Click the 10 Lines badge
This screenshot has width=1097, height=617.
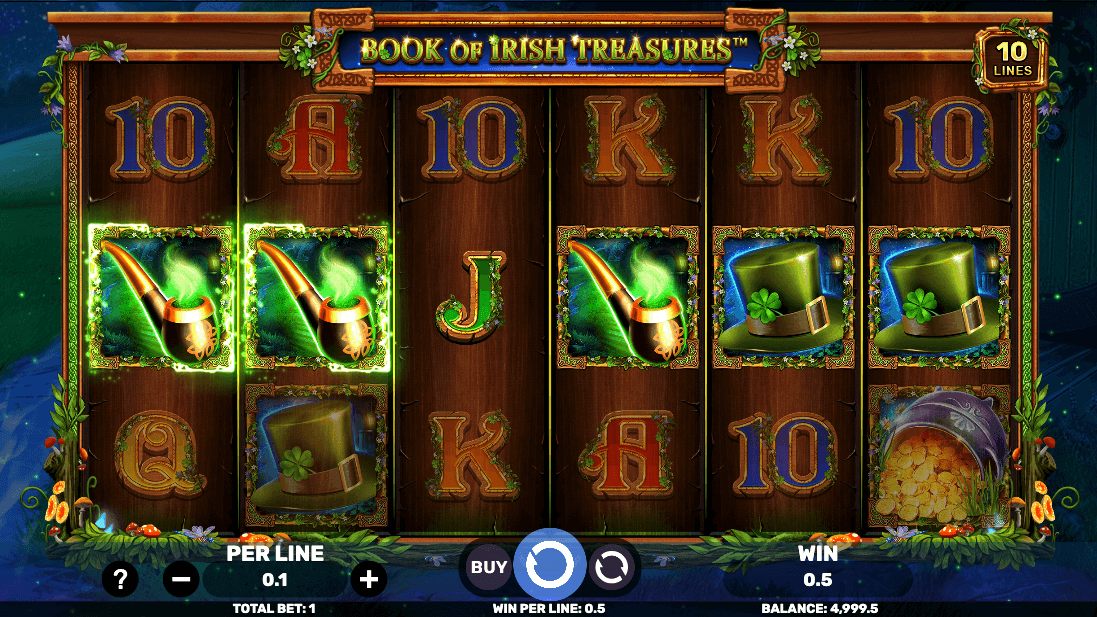pos(1012,58)
